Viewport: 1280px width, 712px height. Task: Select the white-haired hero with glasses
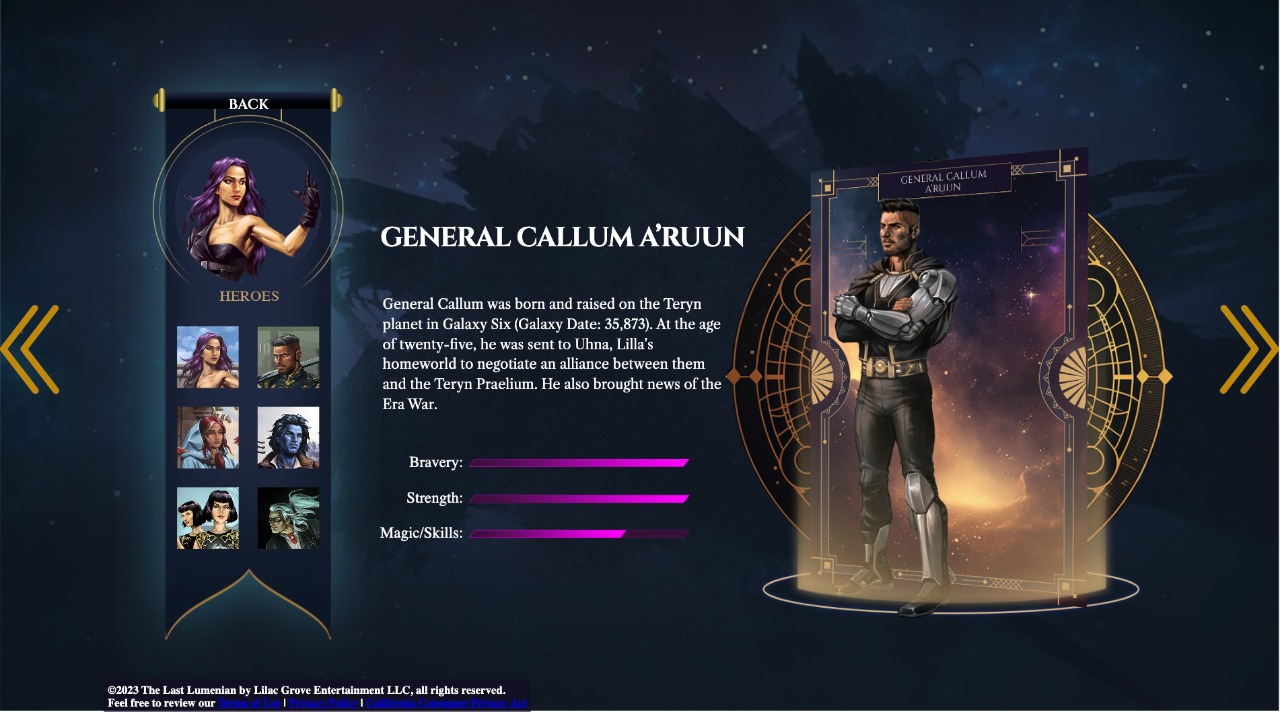[288, 518]
